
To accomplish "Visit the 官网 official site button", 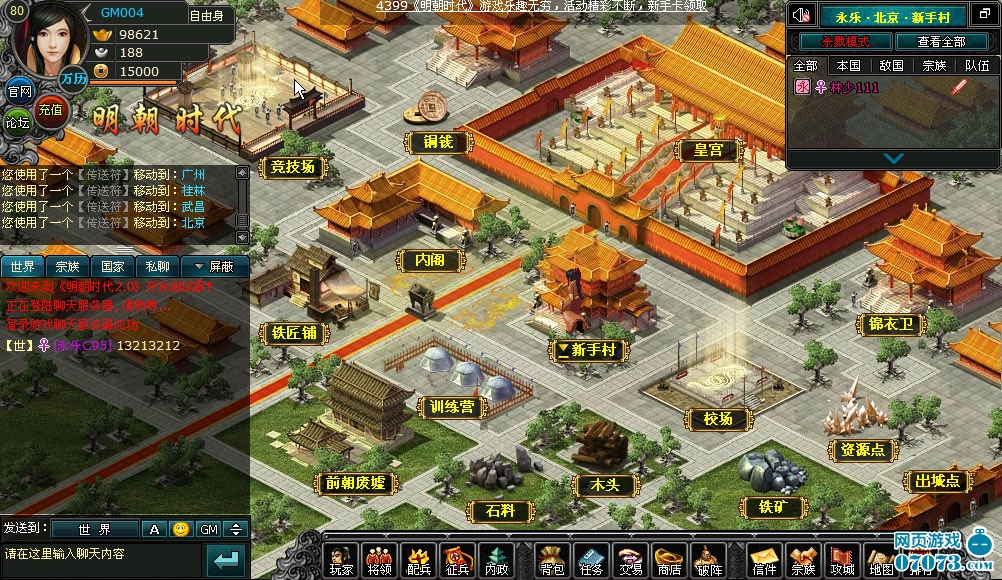I will point(19,92).
